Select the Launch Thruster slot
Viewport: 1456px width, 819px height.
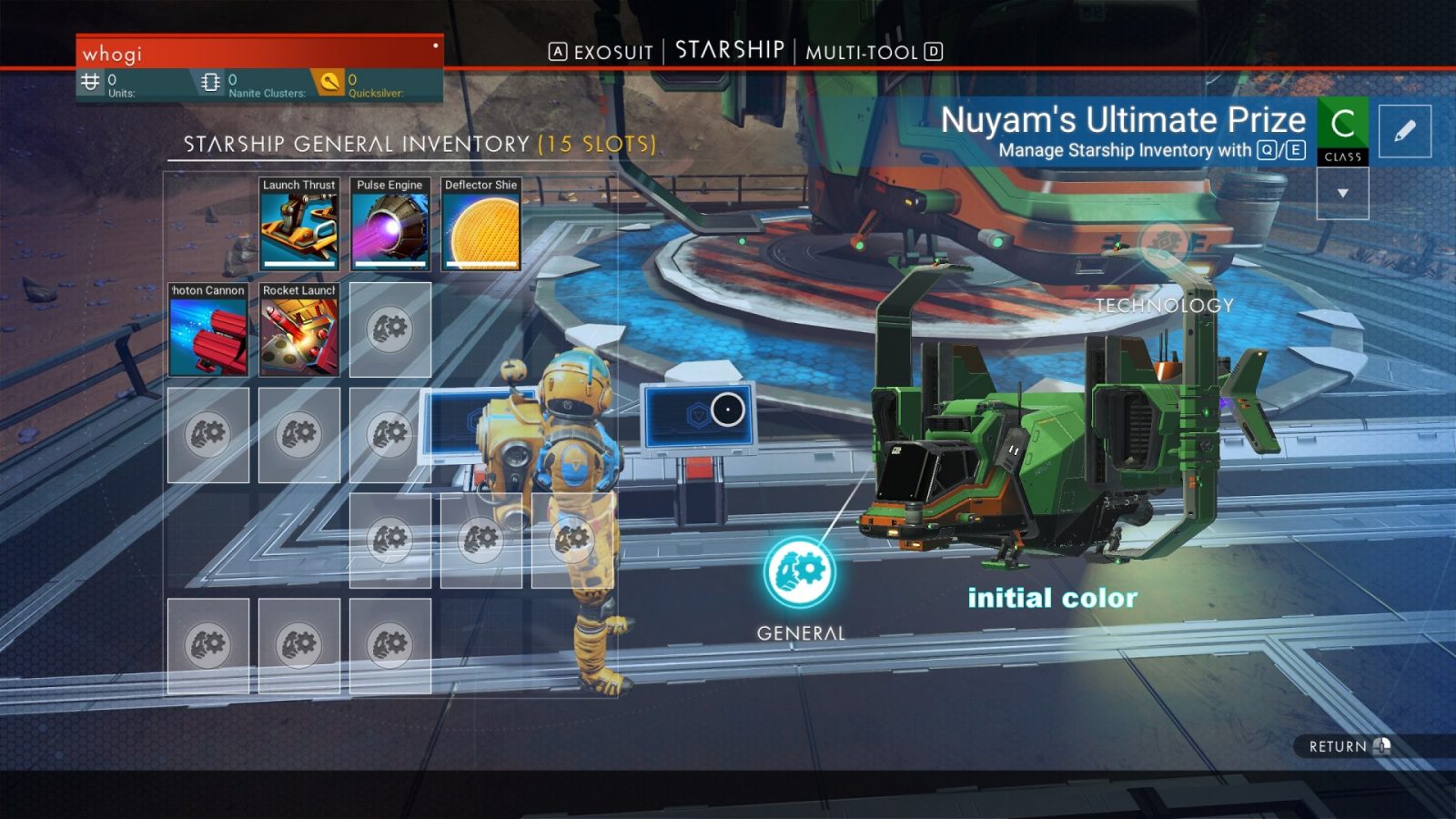coord(299,225)
